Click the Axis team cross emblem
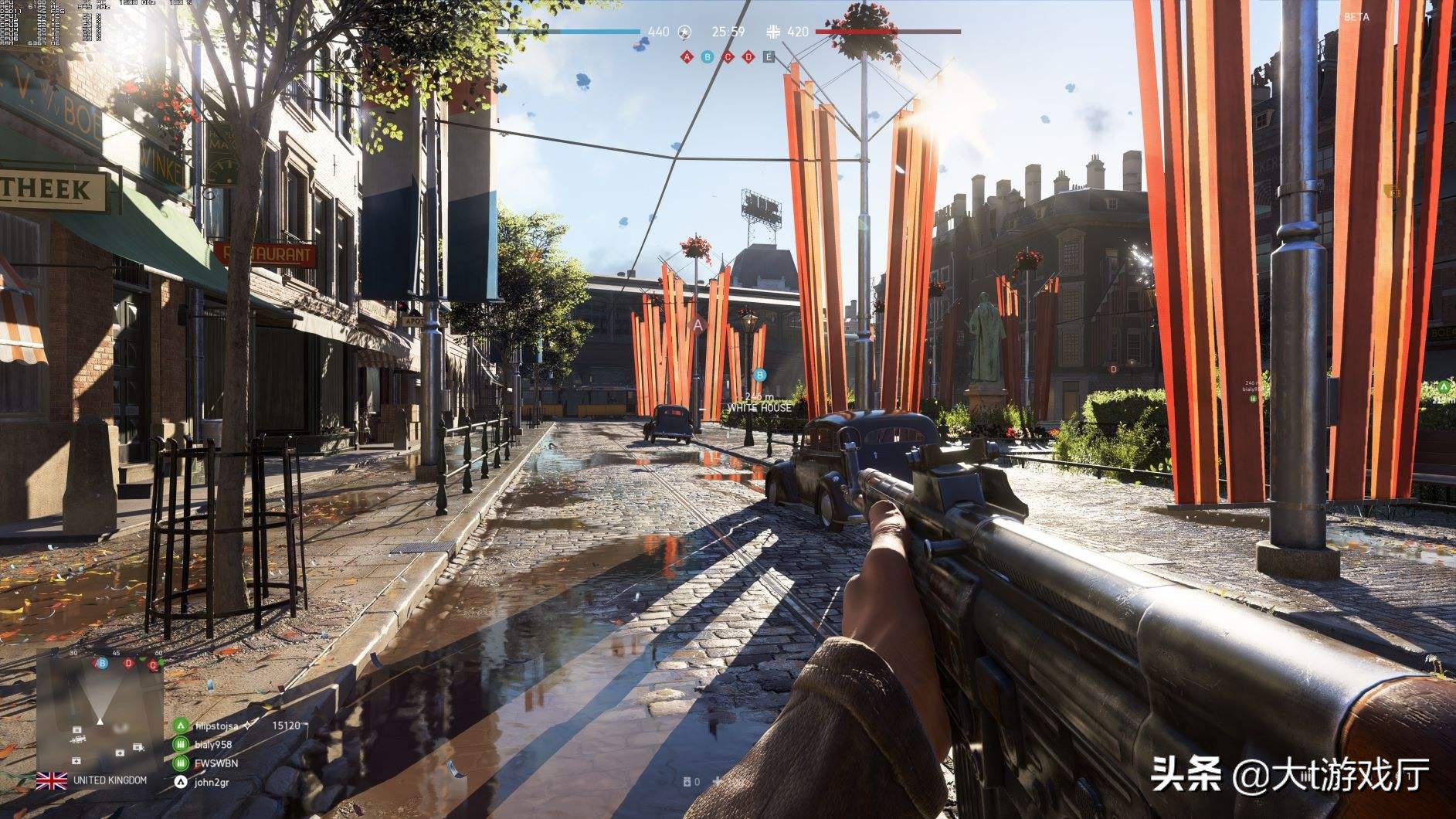This screenshot has height=819, width=1456. [x=773, y=32]
